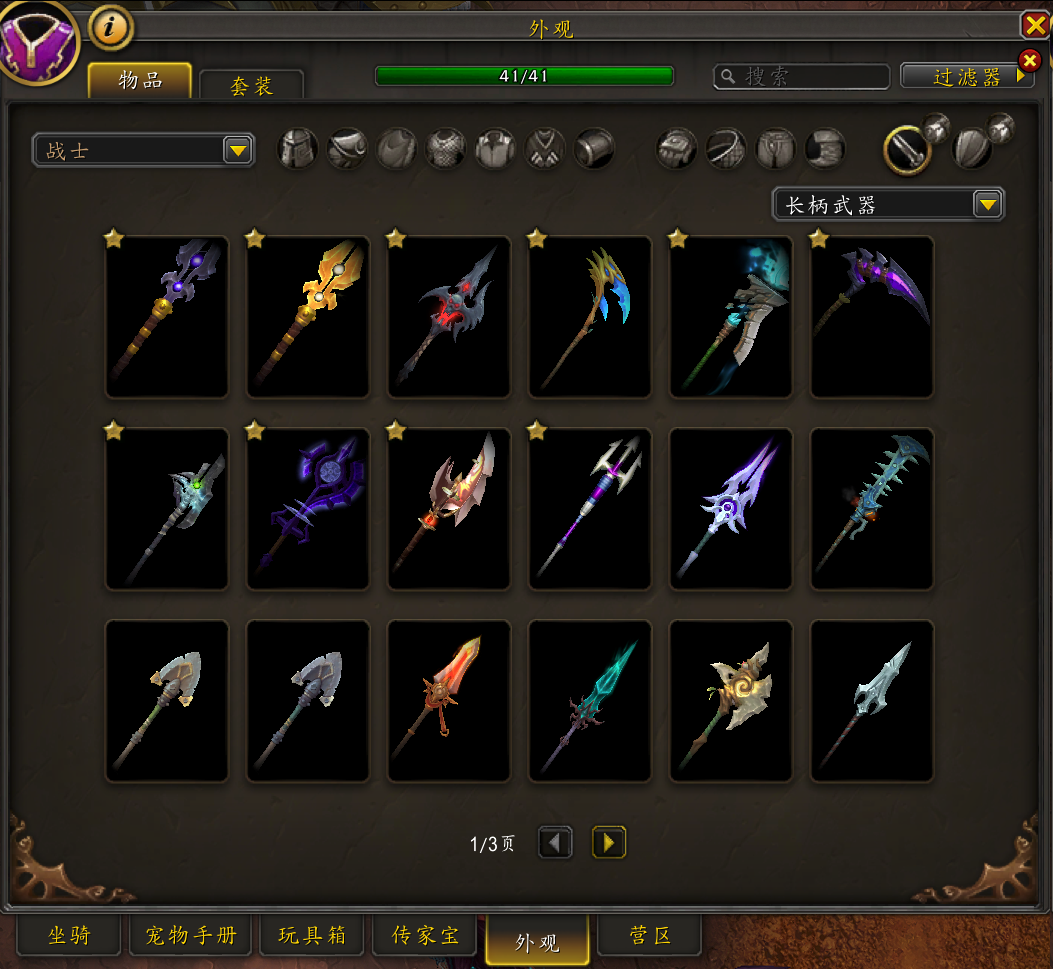Image resolution: width=1053 pixels, height=969 pixels.
Task: Select the red glowing skull polearm
Action: point(449,316)
